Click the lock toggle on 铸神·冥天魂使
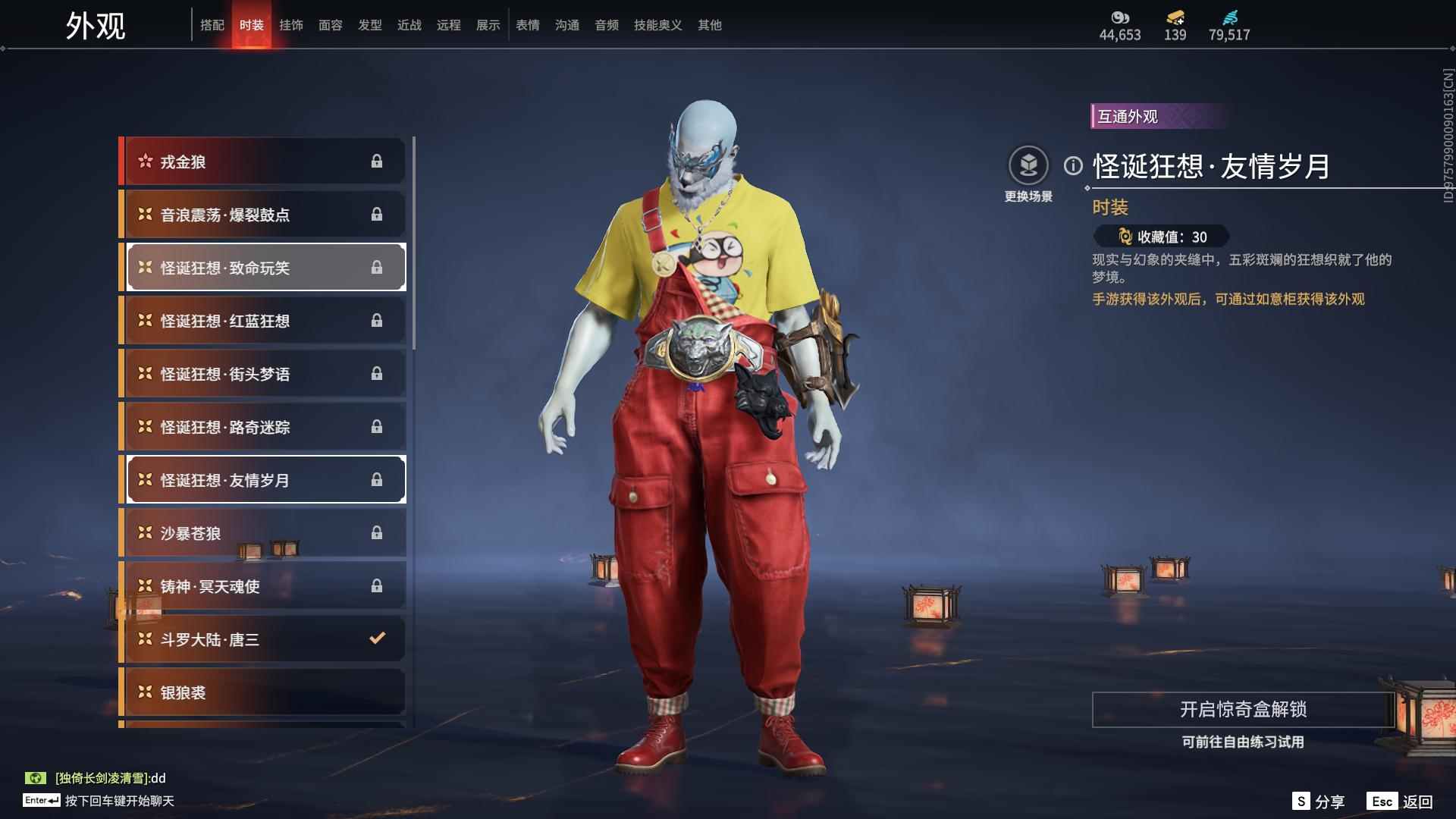 coord(377,586)
